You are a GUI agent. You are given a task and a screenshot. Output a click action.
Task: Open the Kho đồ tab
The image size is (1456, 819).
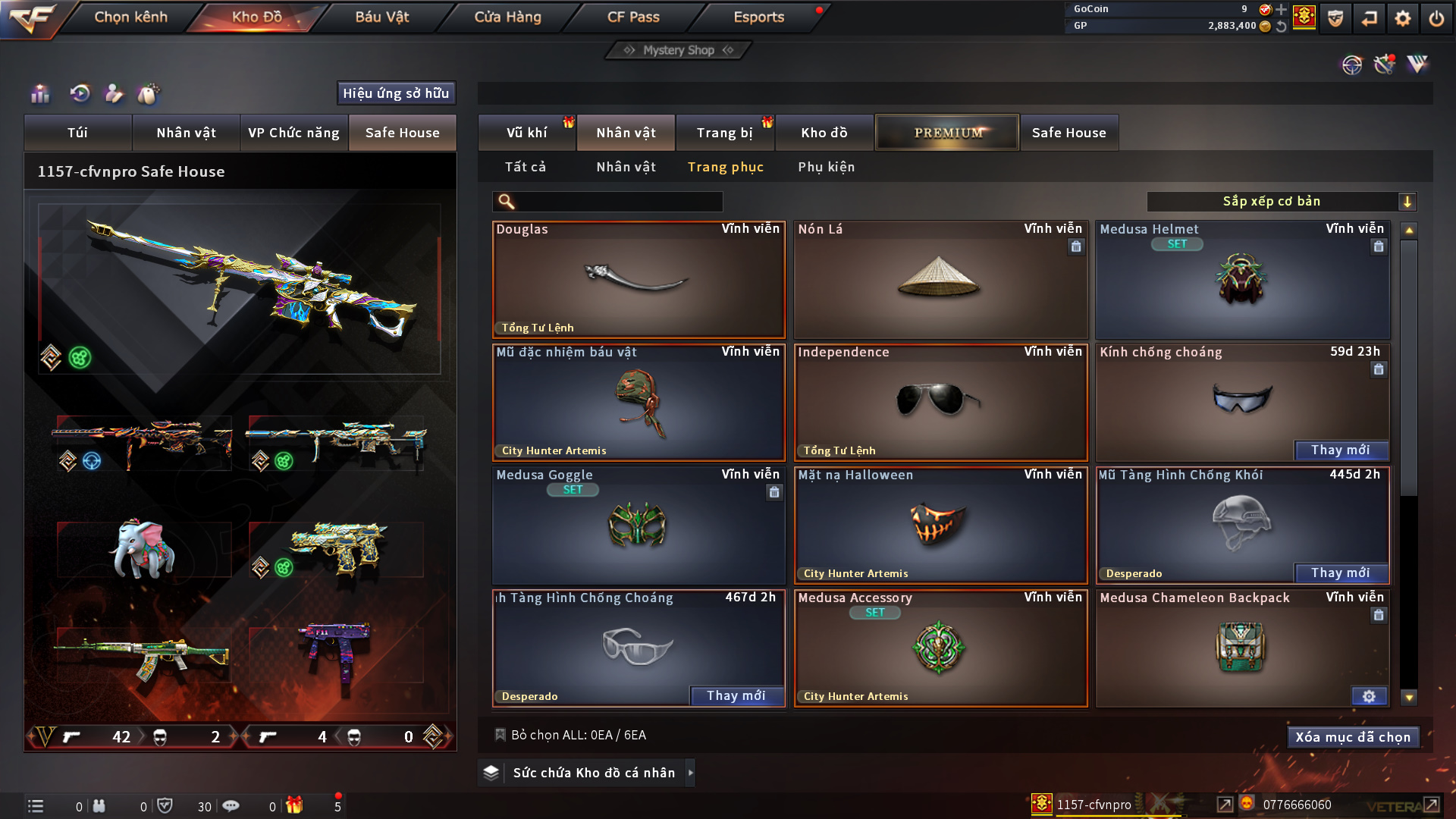click(x=824, y=133)
